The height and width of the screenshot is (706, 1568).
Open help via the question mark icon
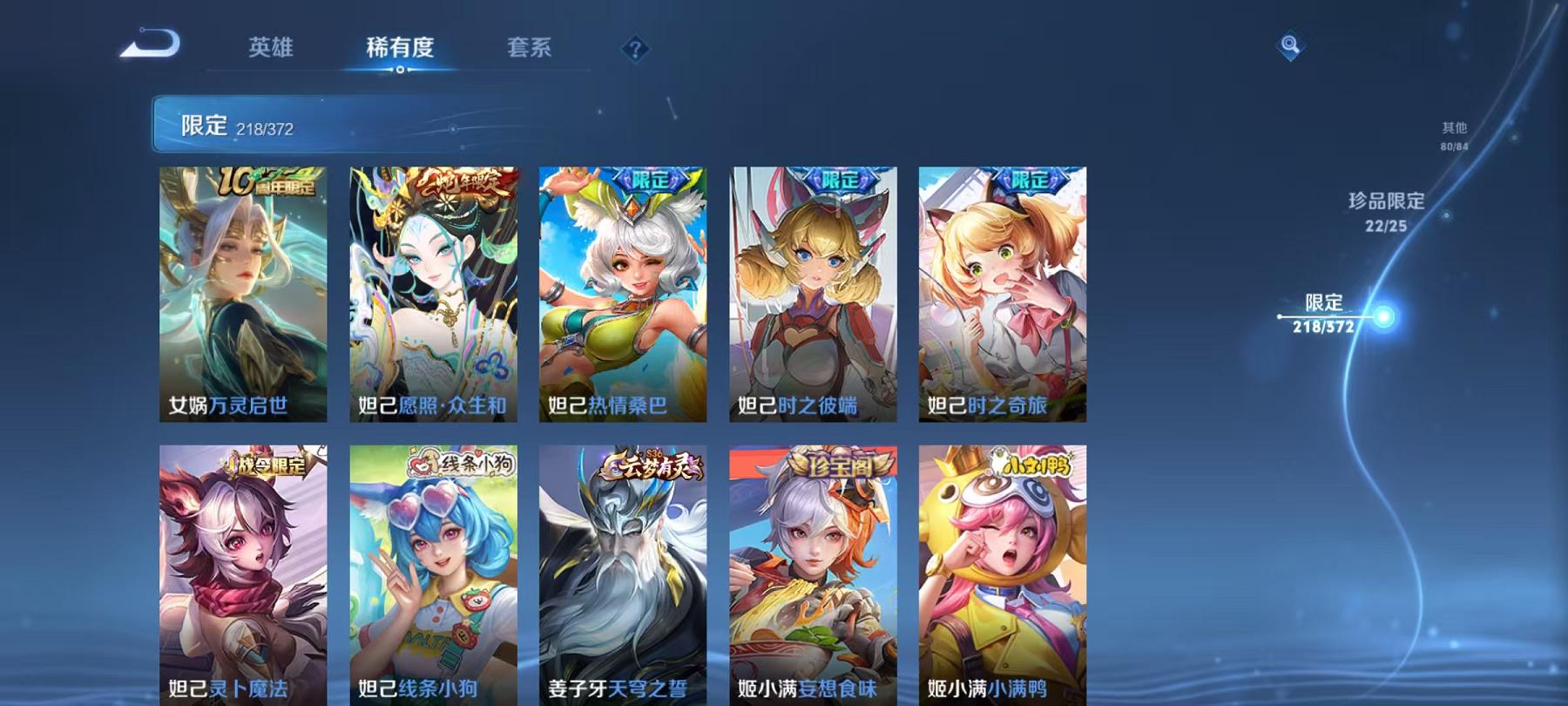coord(635,48)
